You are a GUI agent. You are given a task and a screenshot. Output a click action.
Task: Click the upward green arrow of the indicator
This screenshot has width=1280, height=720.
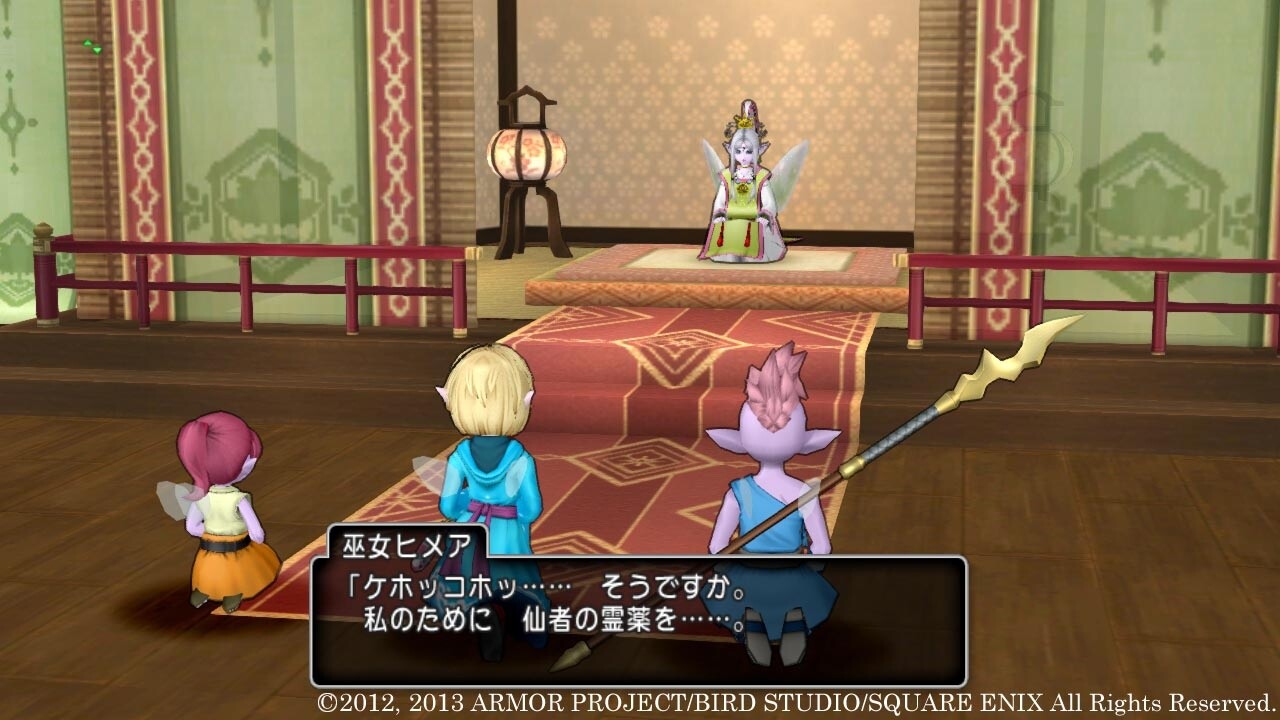88,42
